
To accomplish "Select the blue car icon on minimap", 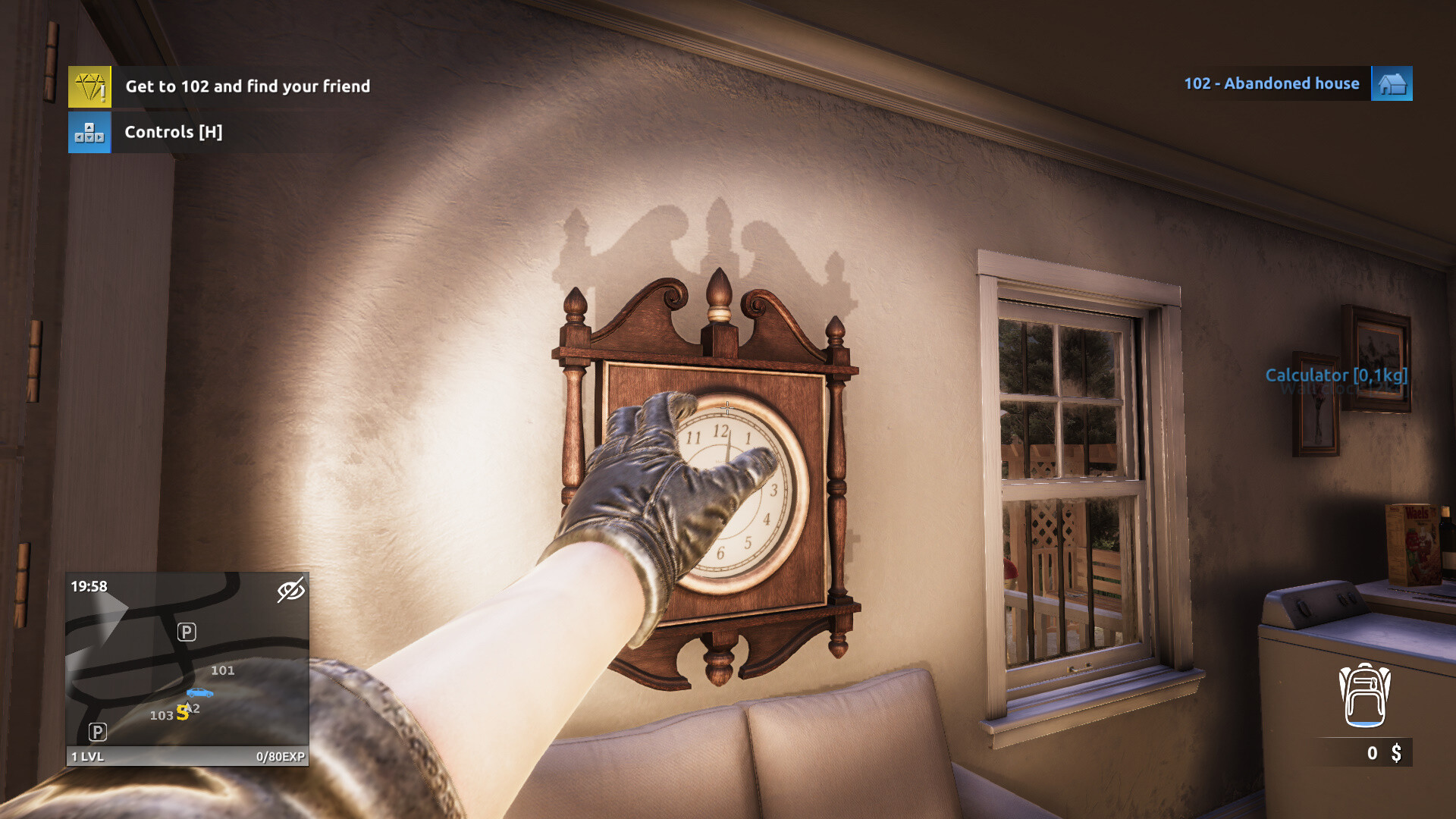I will [201, 691].
